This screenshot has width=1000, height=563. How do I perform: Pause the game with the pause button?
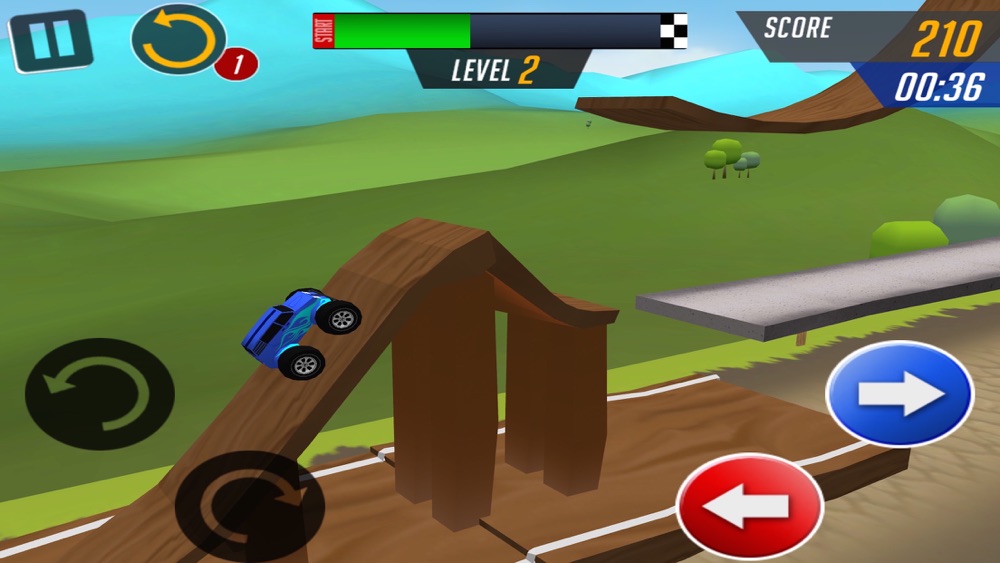50,41
